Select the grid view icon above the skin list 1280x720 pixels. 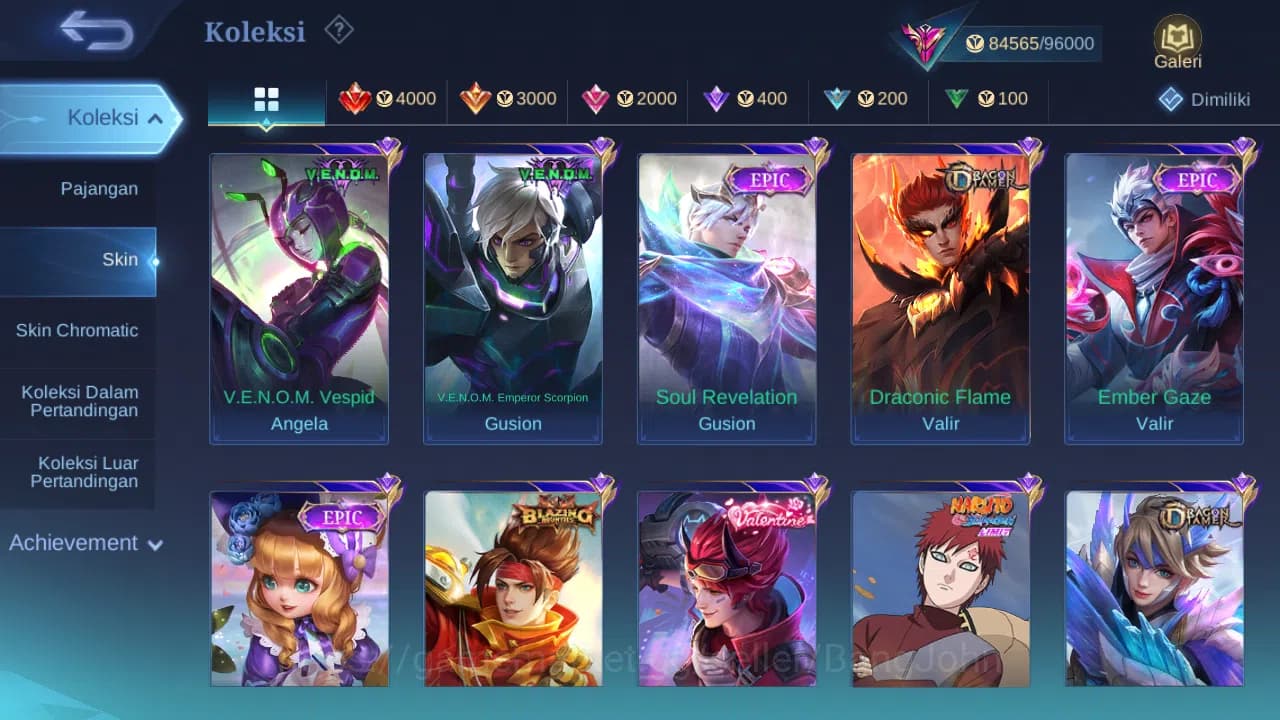[x=265, y=99]
